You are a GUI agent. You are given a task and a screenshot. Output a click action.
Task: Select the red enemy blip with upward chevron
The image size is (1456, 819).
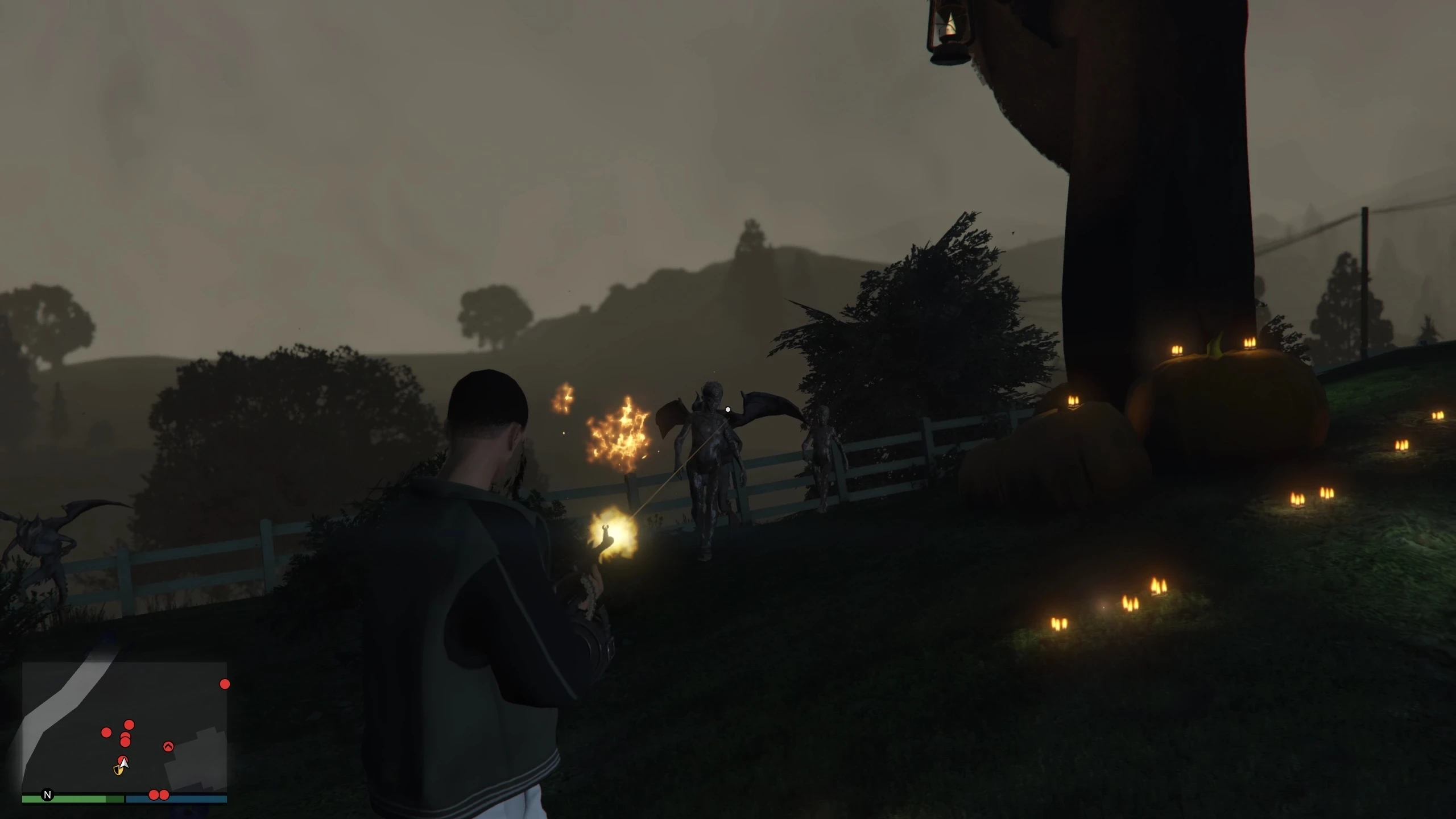[x=168, y=746]
